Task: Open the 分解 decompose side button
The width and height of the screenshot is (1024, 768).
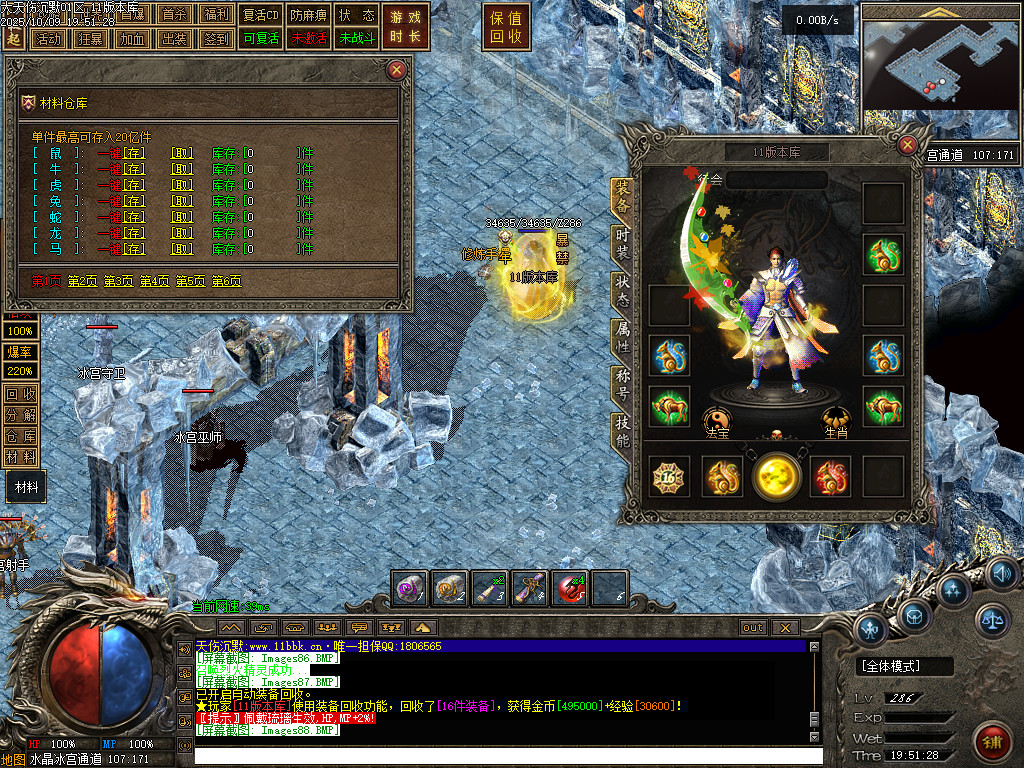Action: coord(21,414)
